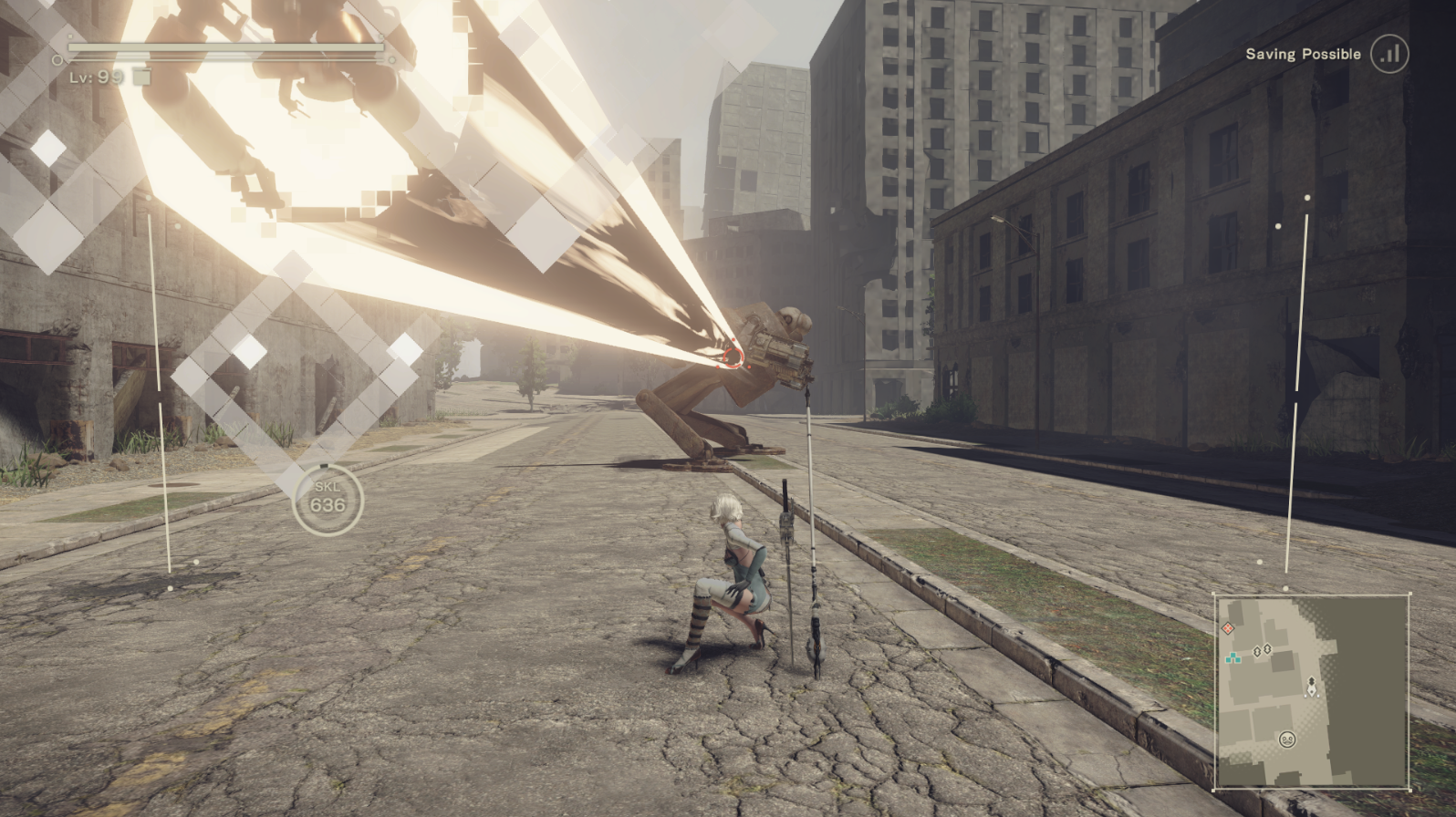The height and width of the screenshot is (817, 1456).
Task: Select the teal unit marker on the minimap
Action: click(1233, 657)
